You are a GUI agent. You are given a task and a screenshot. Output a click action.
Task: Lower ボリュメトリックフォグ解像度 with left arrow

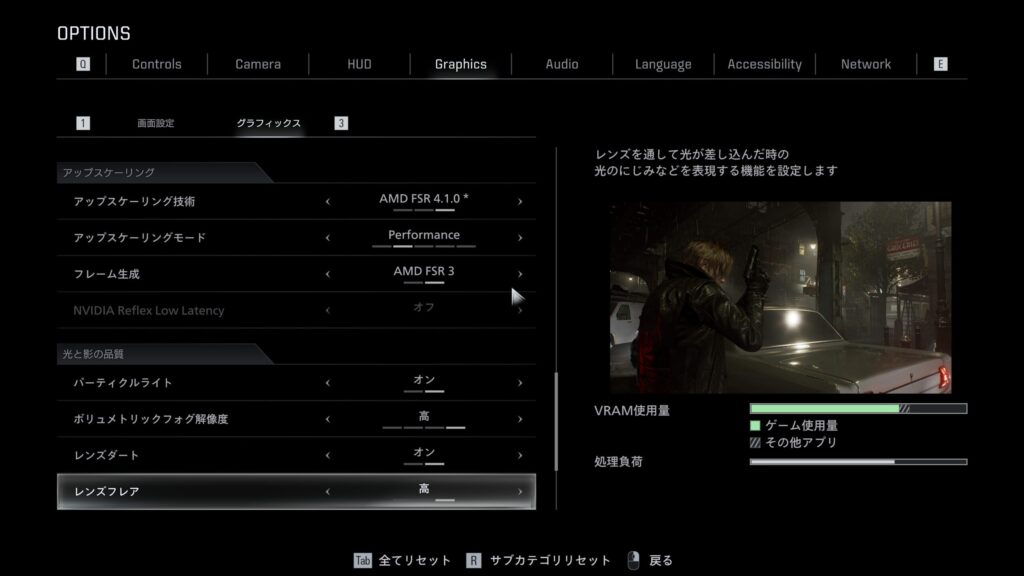(x=328, y=419)
